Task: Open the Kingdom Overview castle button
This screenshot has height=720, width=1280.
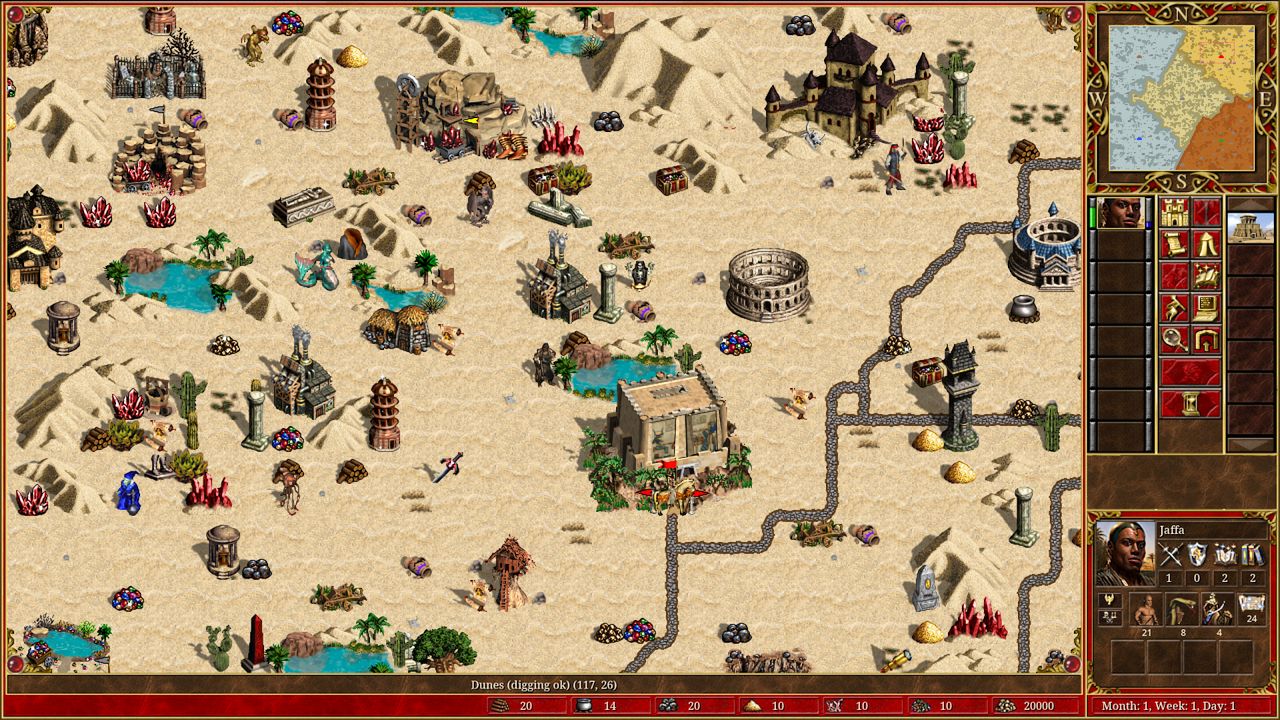Action: 1174,213
